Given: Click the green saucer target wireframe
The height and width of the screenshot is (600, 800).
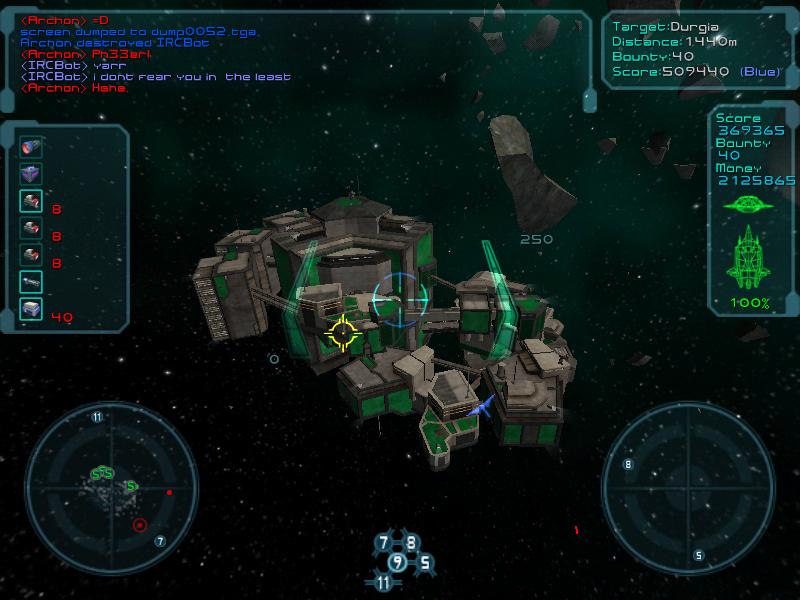Looking at the screenshot, I should click(x=749, y=205).
